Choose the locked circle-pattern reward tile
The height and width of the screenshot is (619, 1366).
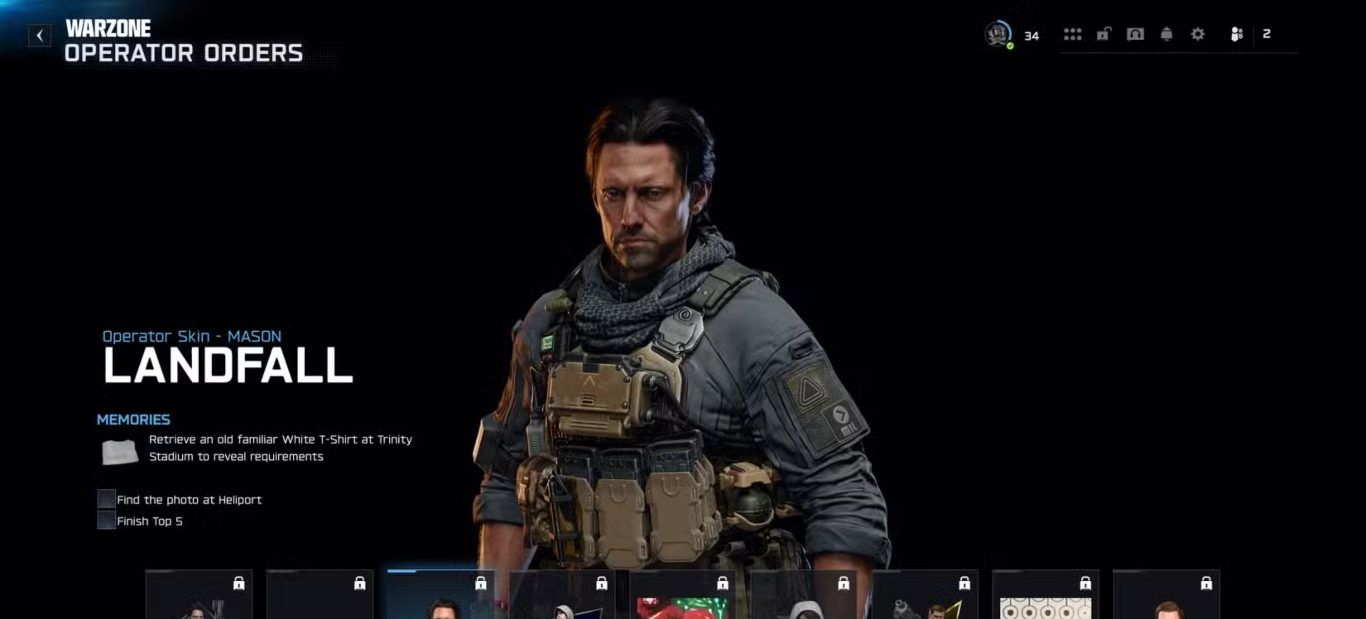tap(1045, 595)
